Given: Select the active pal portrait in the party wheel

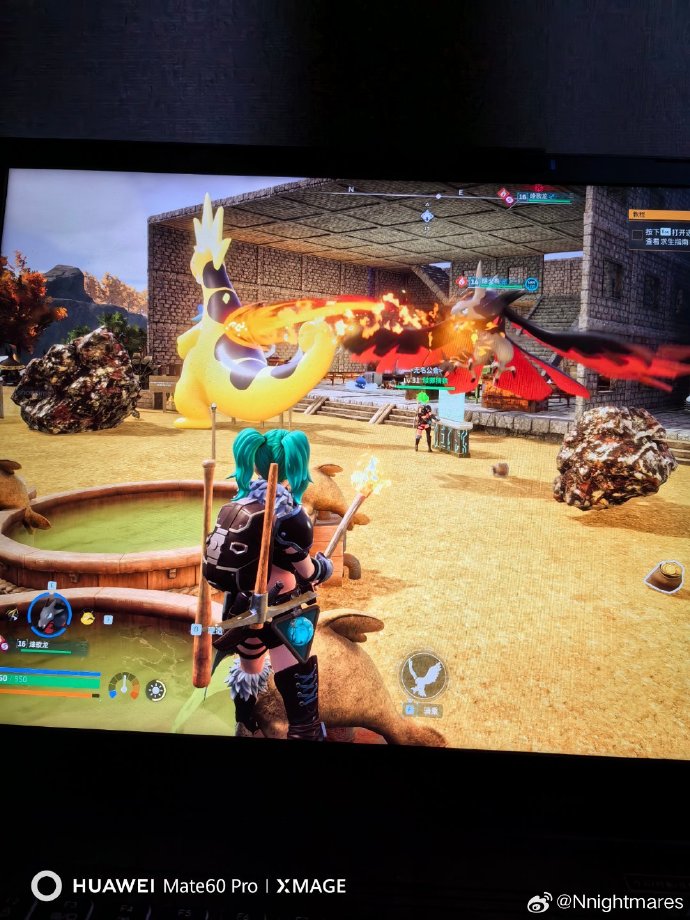Looking at the screenshot, I should click(49, 613).
